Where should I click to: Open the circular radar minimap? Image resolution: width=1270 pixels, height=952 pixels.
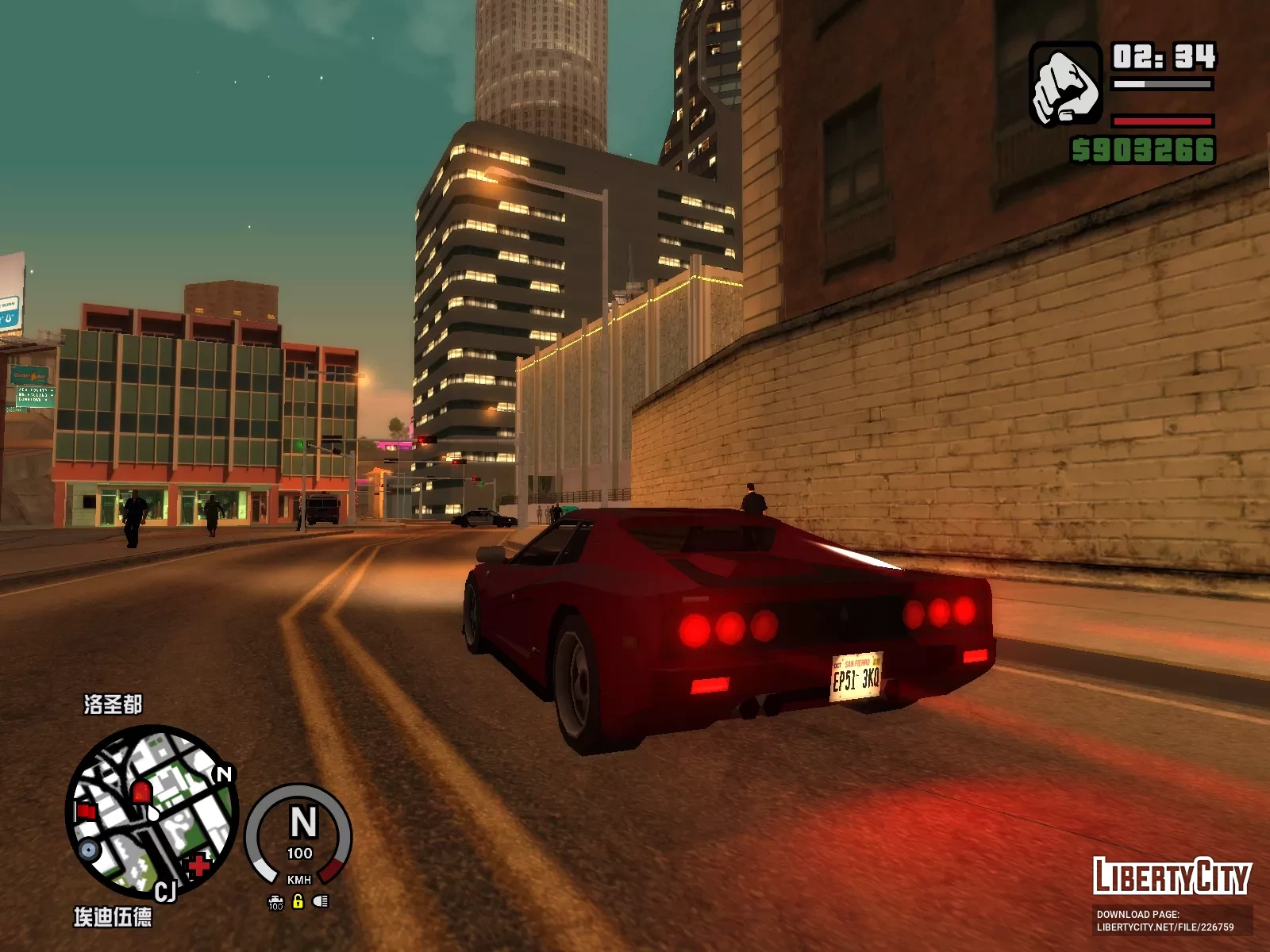(x=152, y=812)
